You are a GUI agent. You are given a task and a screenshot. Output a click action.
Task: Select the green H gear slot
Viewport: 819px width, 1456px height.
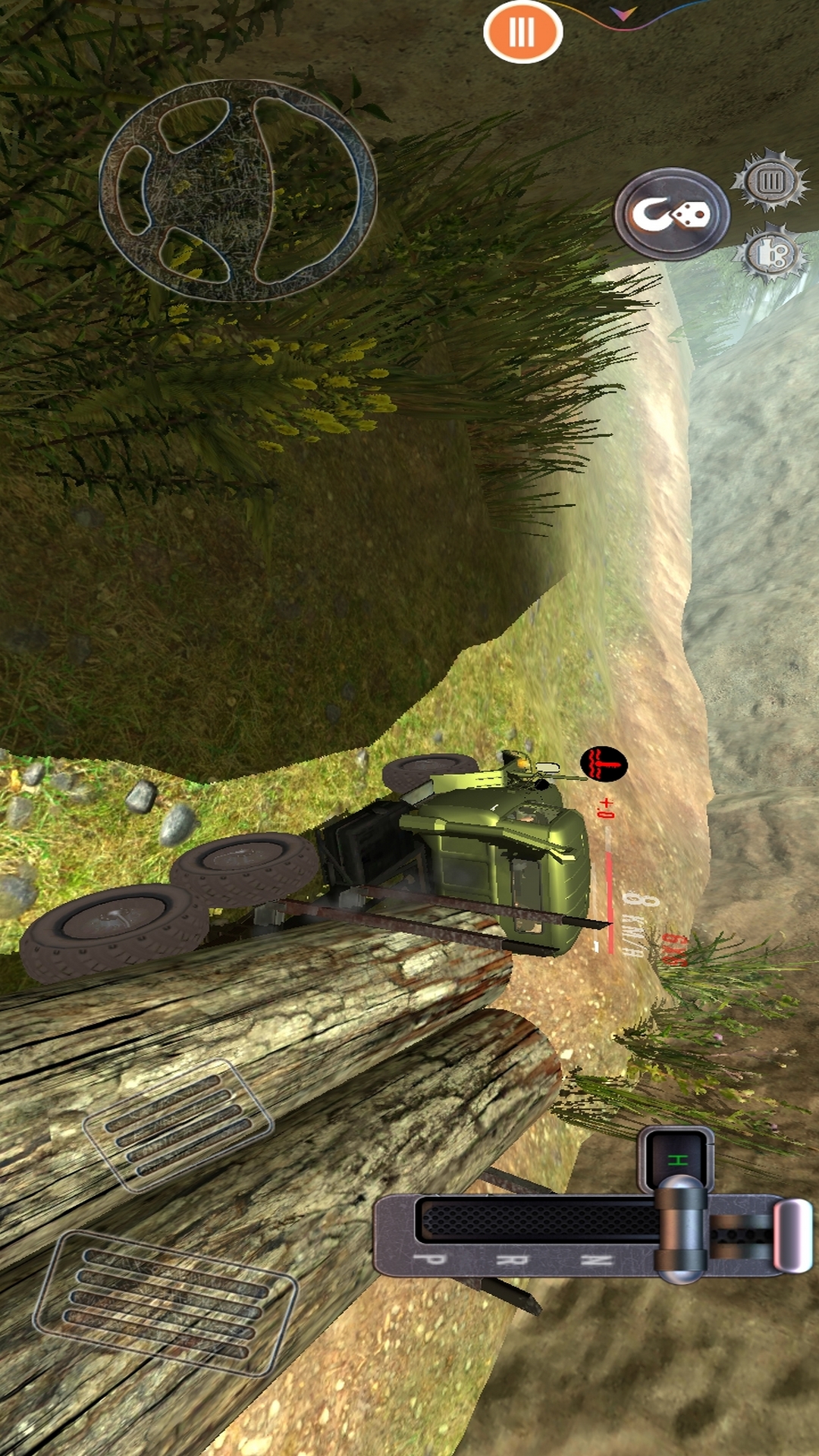pyautogui.click(x=676, y=1159)
